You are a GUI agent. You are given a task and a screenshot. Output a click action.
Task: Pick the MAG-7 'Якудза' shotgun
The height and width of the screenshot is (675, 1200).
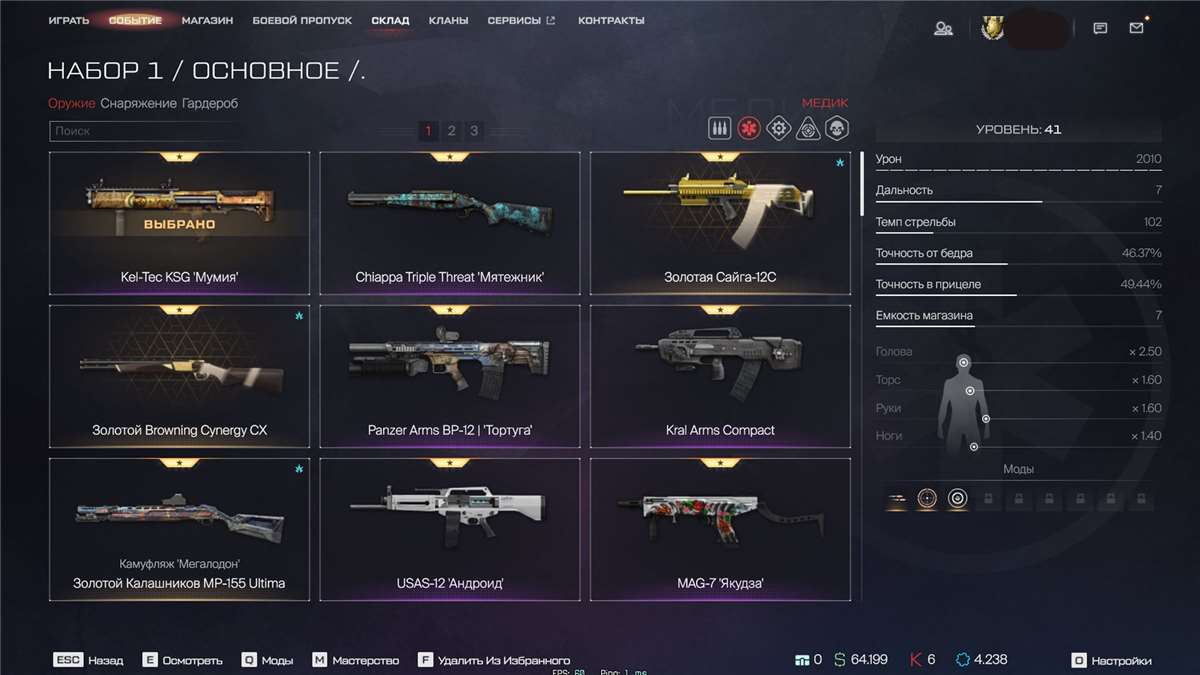(x=720, y=530)
